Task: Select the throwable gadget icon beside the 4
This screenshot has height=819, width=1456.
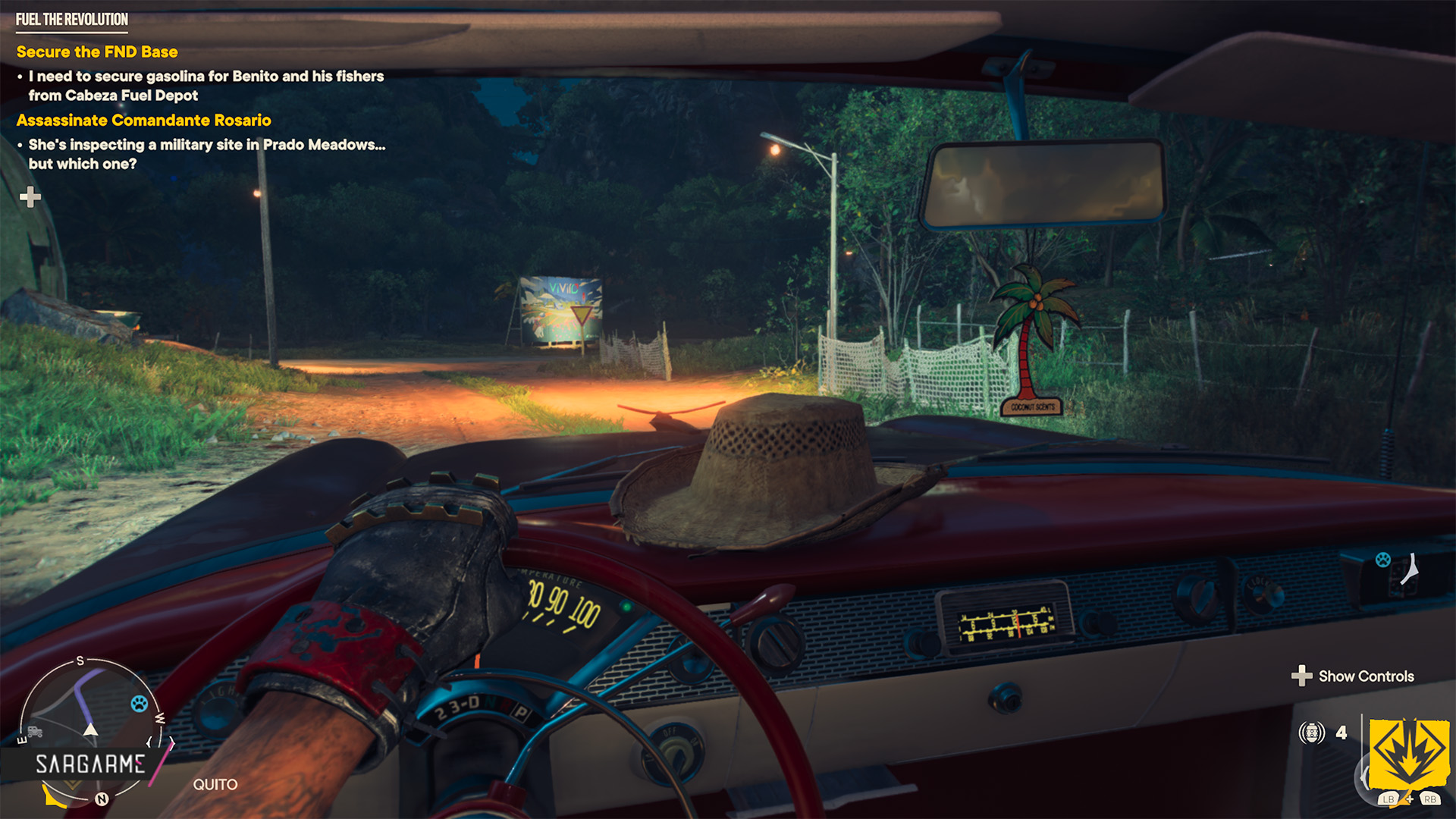Action: point(1311,733)
